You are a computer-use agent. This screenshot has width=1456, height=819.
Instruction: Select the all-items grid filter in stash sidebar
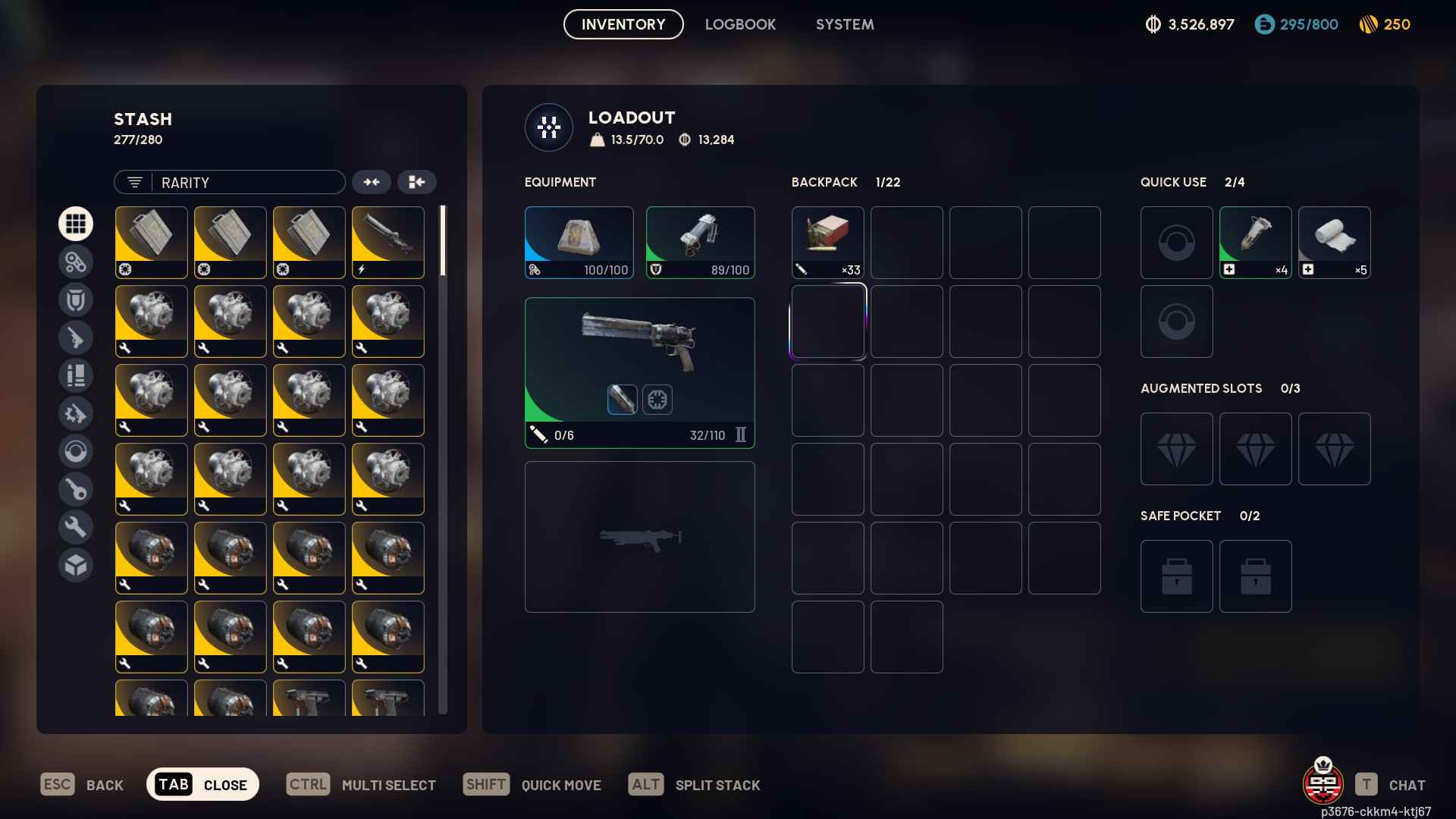click(76, 224)
